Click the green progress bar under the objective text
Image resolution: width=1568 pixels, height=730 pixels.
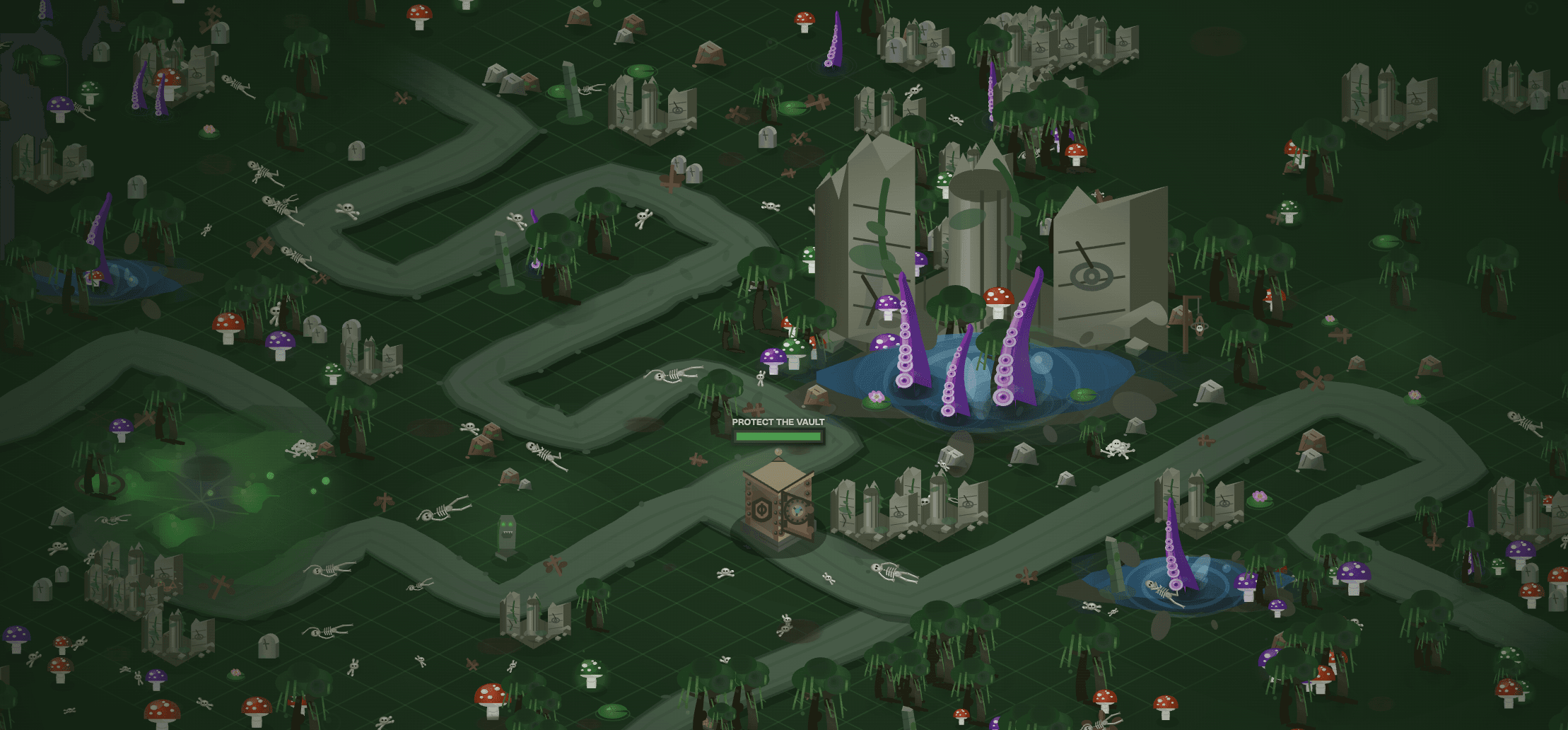pos(779,436)
